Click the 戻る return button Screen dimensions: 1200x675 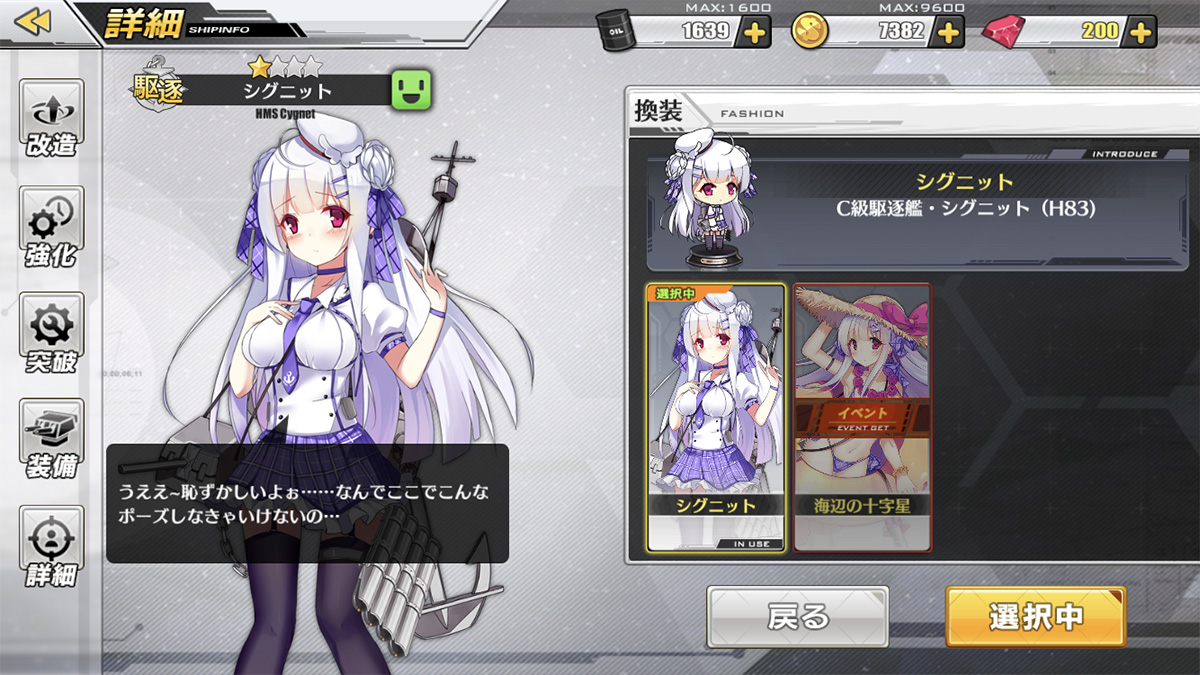click(x=797, y=617)
